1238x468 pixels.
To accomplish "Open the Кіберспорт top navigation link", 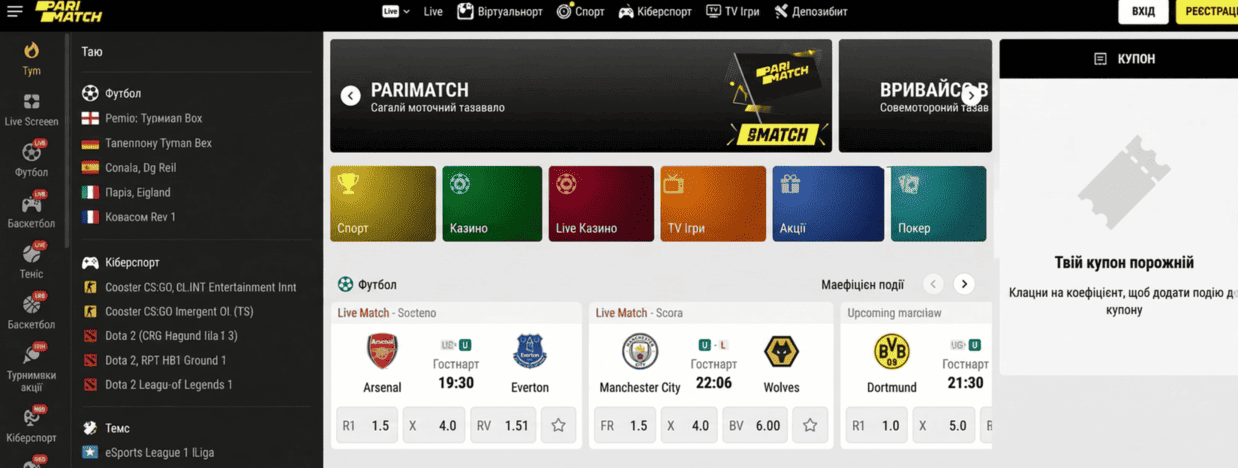I will click(x=655, y=12).
